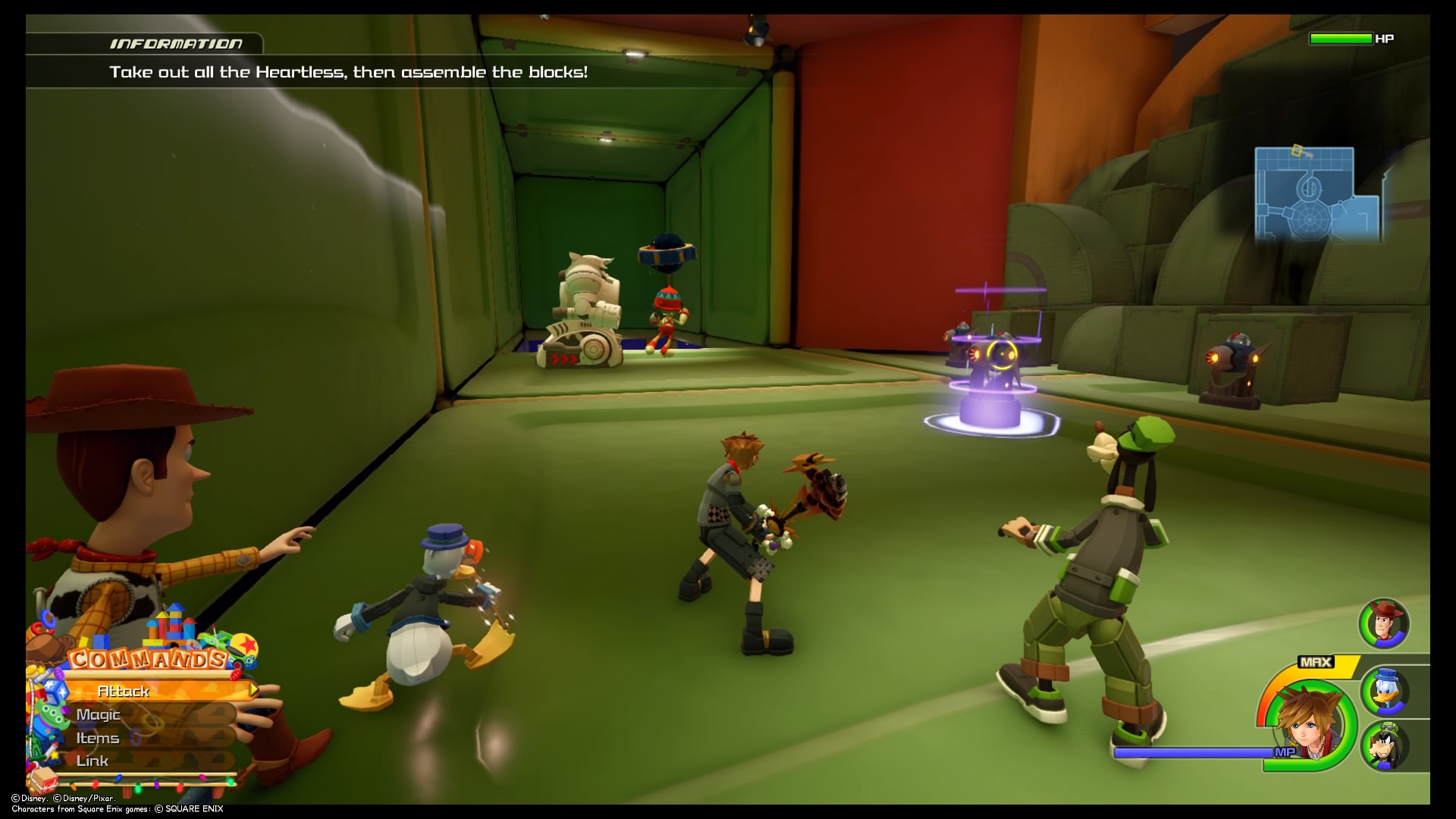Open the Magic command submenu
The image size is (1456, 819).
99,714
